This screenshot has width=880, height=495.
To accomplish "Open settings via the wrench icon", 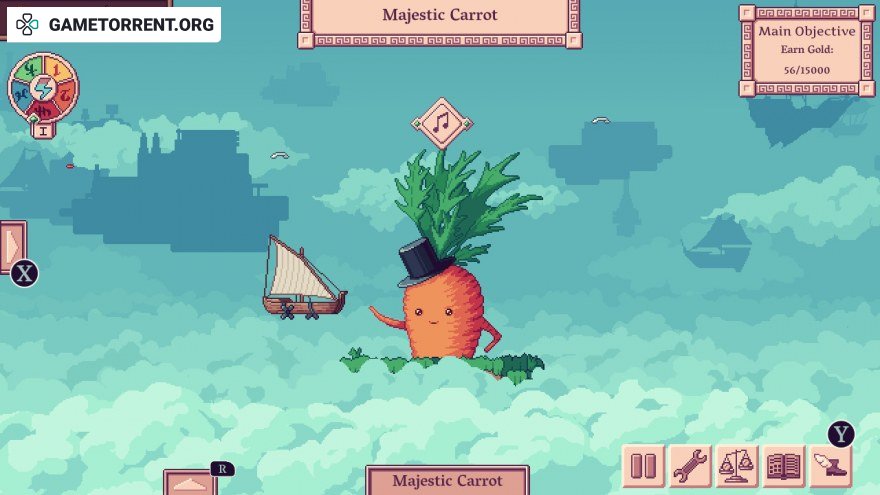I will point(690,466).
